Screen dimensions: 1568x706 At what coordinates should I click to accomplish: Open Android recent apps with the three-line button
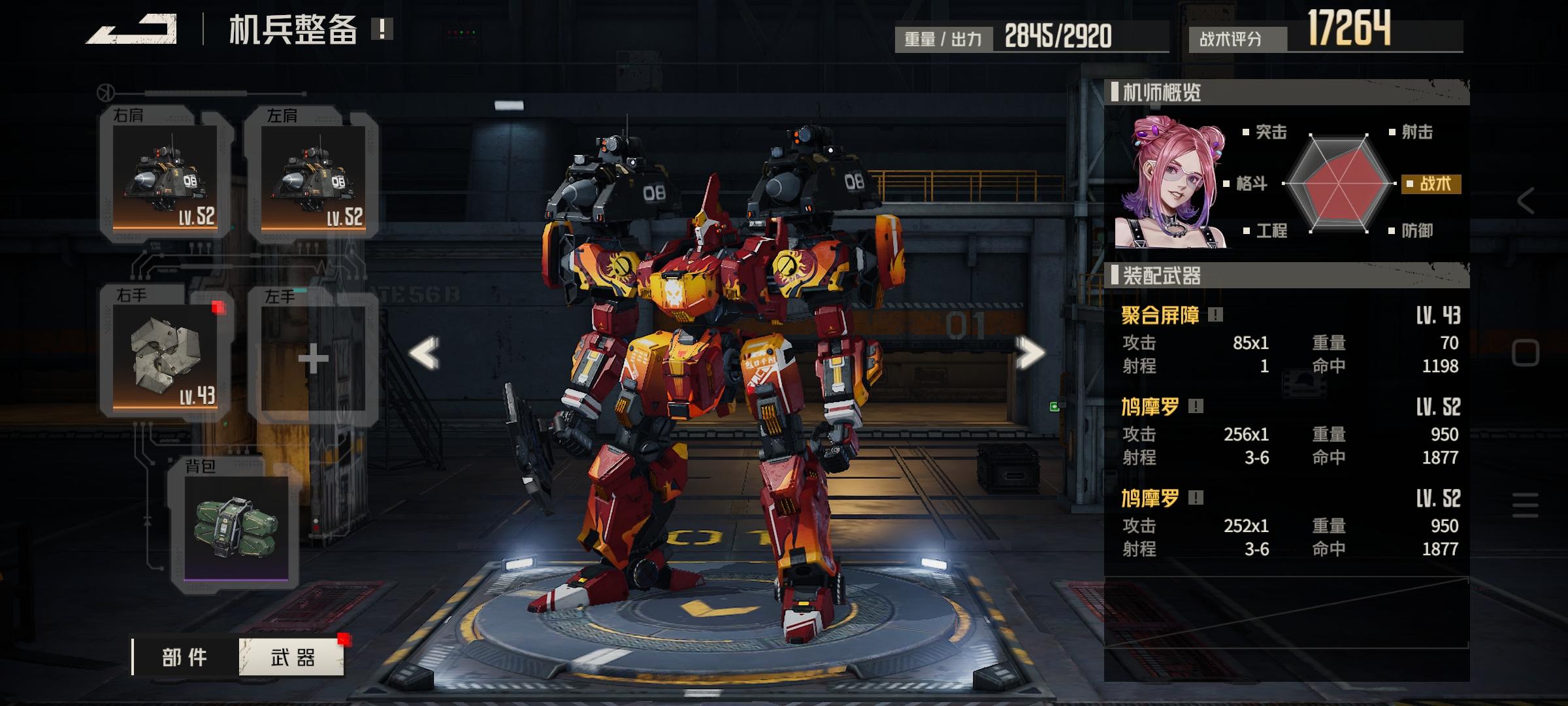pos(1526,505)
